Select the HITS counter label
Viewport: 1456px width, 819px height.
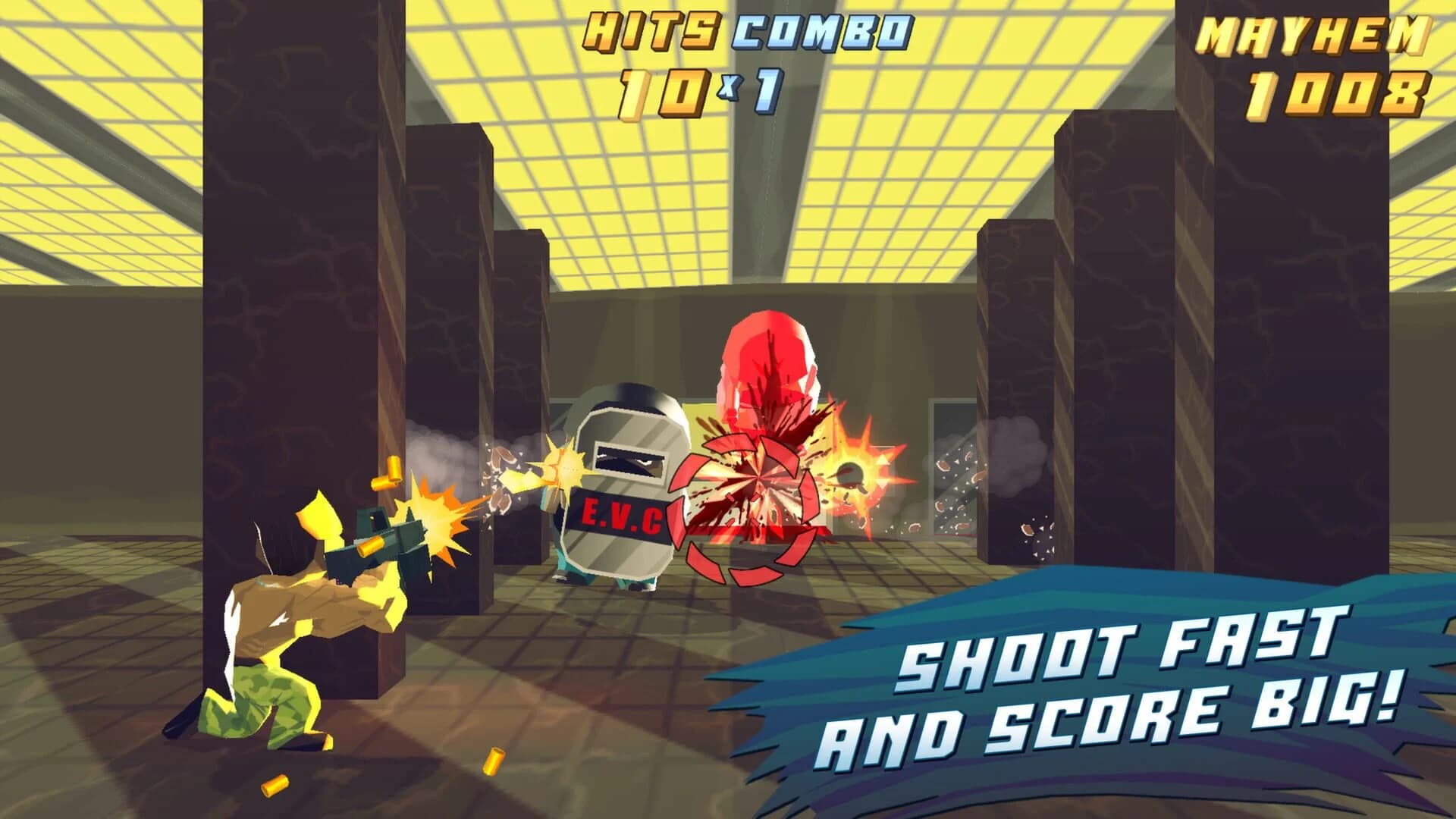coord(652,30)
